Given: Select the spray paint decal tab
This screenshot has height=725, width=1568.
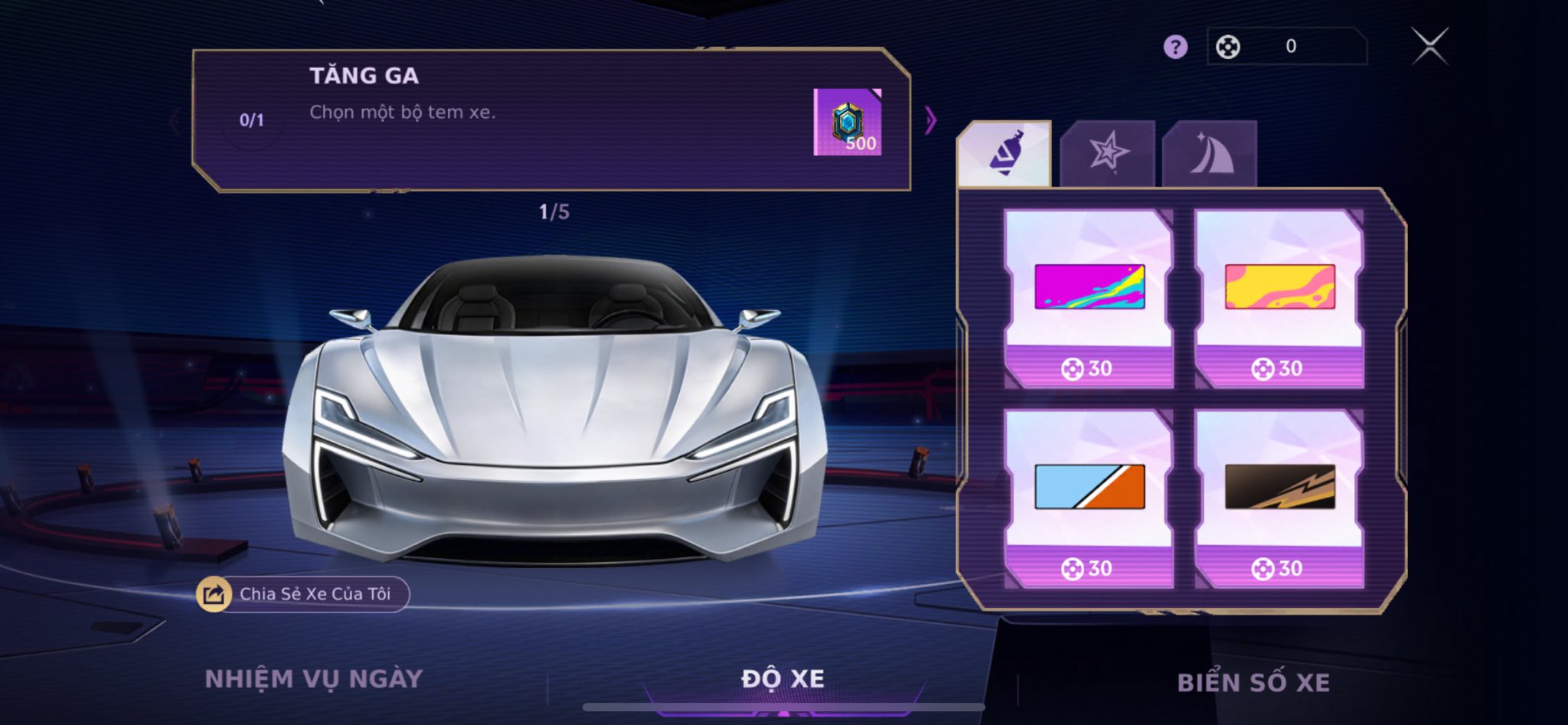Looking at the screenshot, I should point(1004,153).
